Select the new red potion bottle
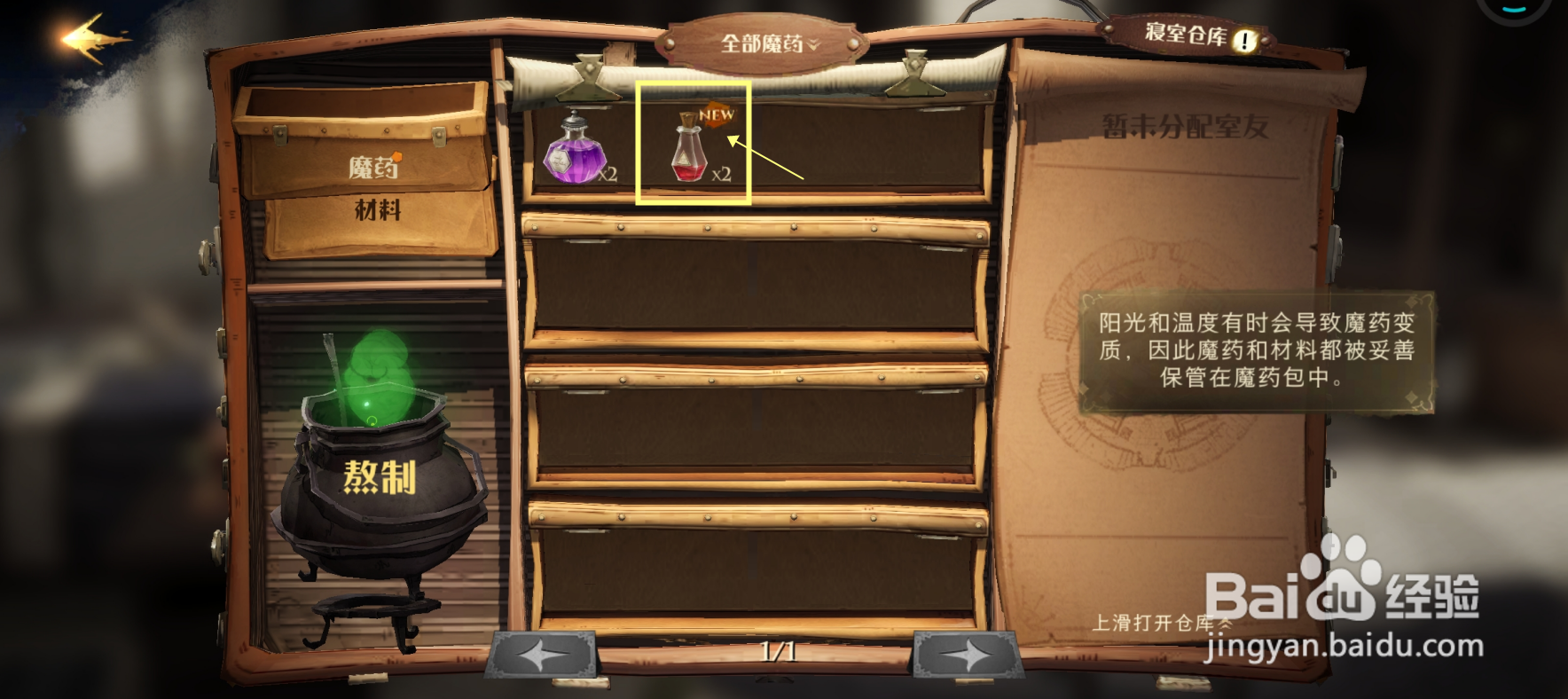 click(x=691, y=155)
